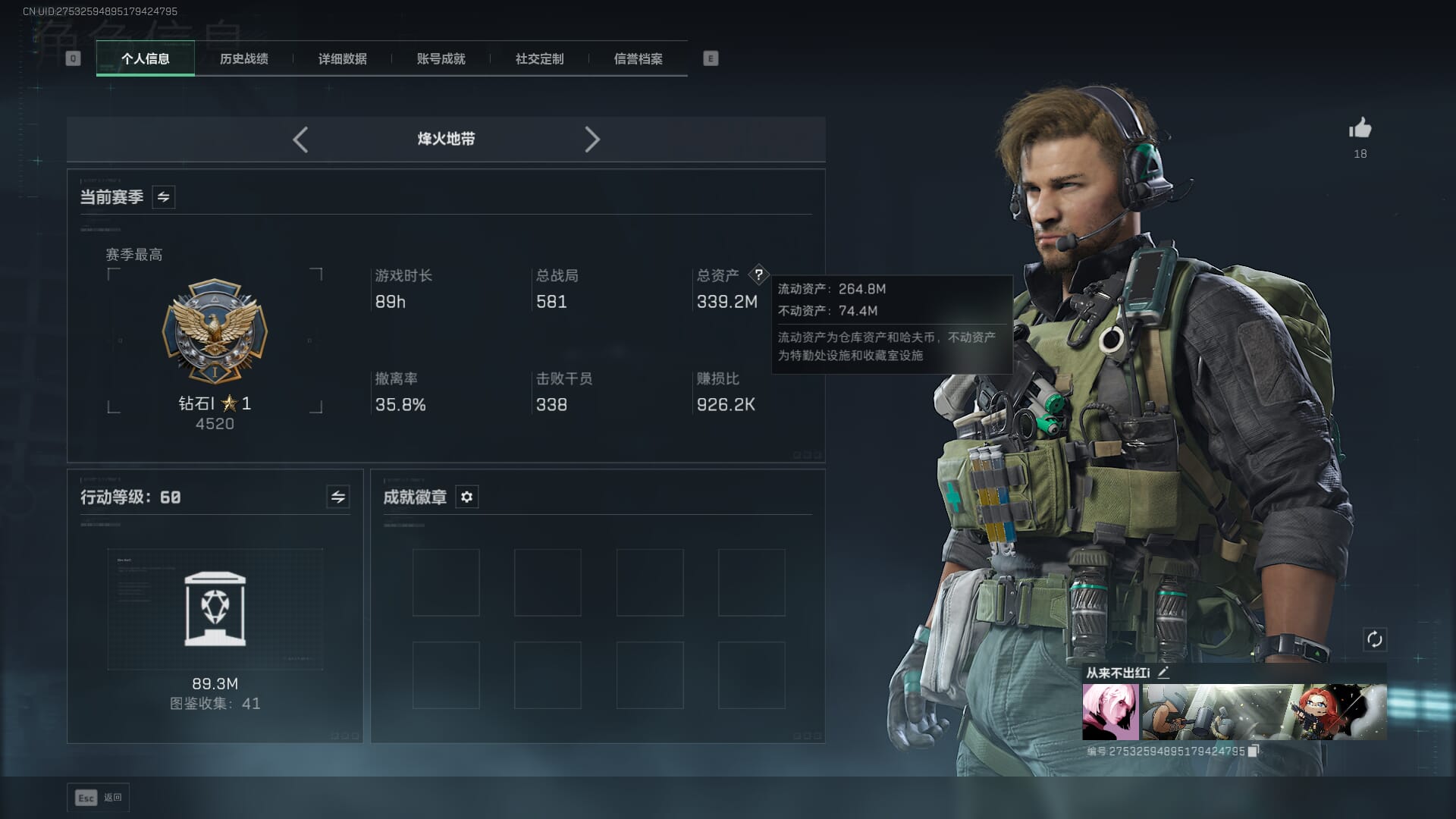Toggle the swap icon next to 当前赛季
Screen dimensions: 1456x819
pos(163,197)
